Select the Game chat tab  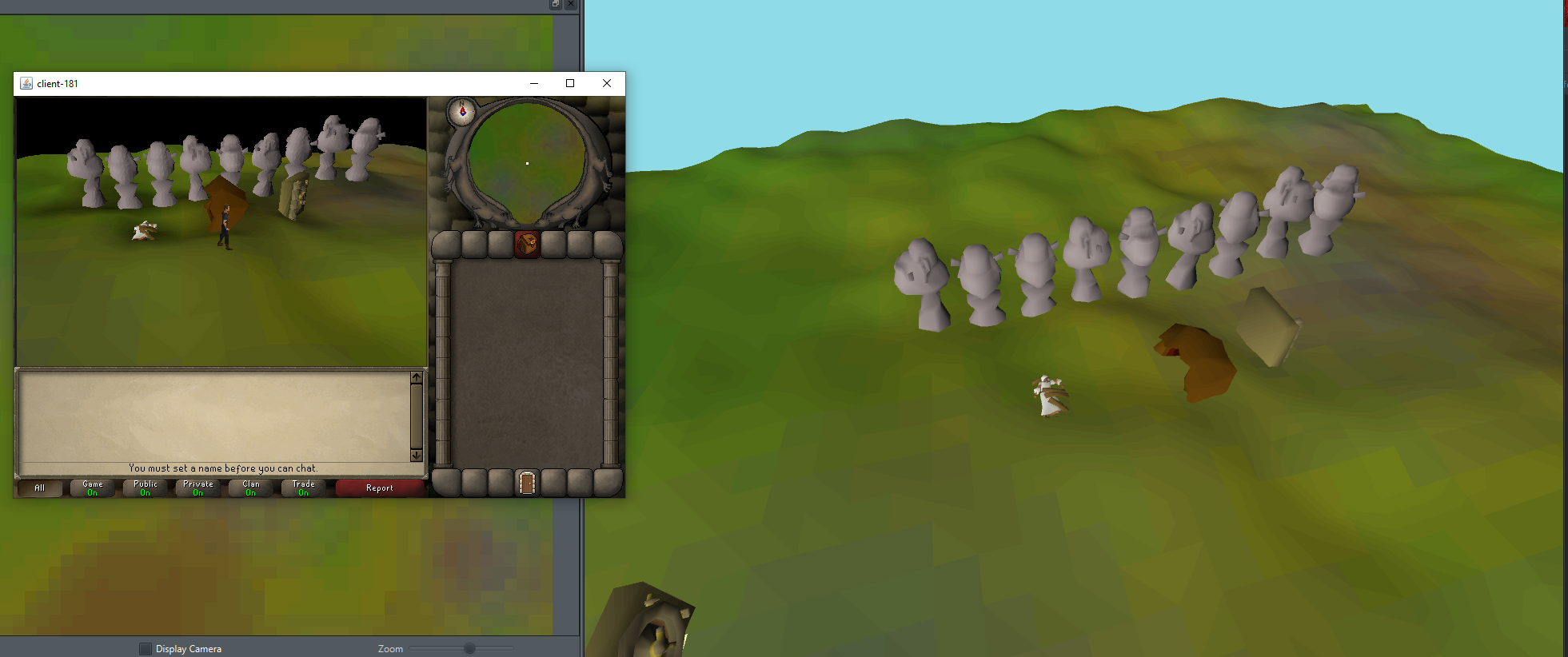91,488
